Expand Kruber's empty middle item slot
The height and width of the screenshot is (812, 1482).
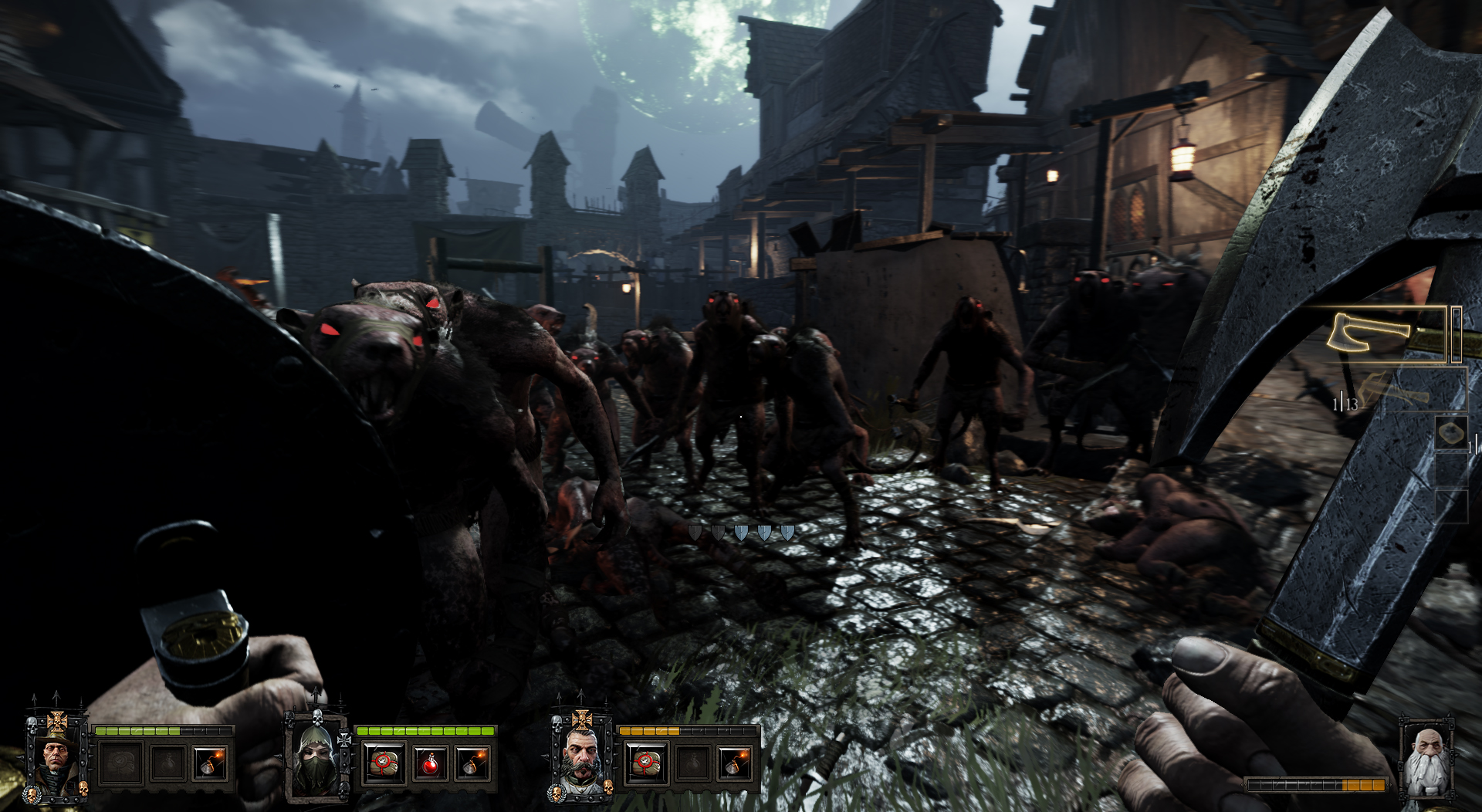[x=692, y=763]
